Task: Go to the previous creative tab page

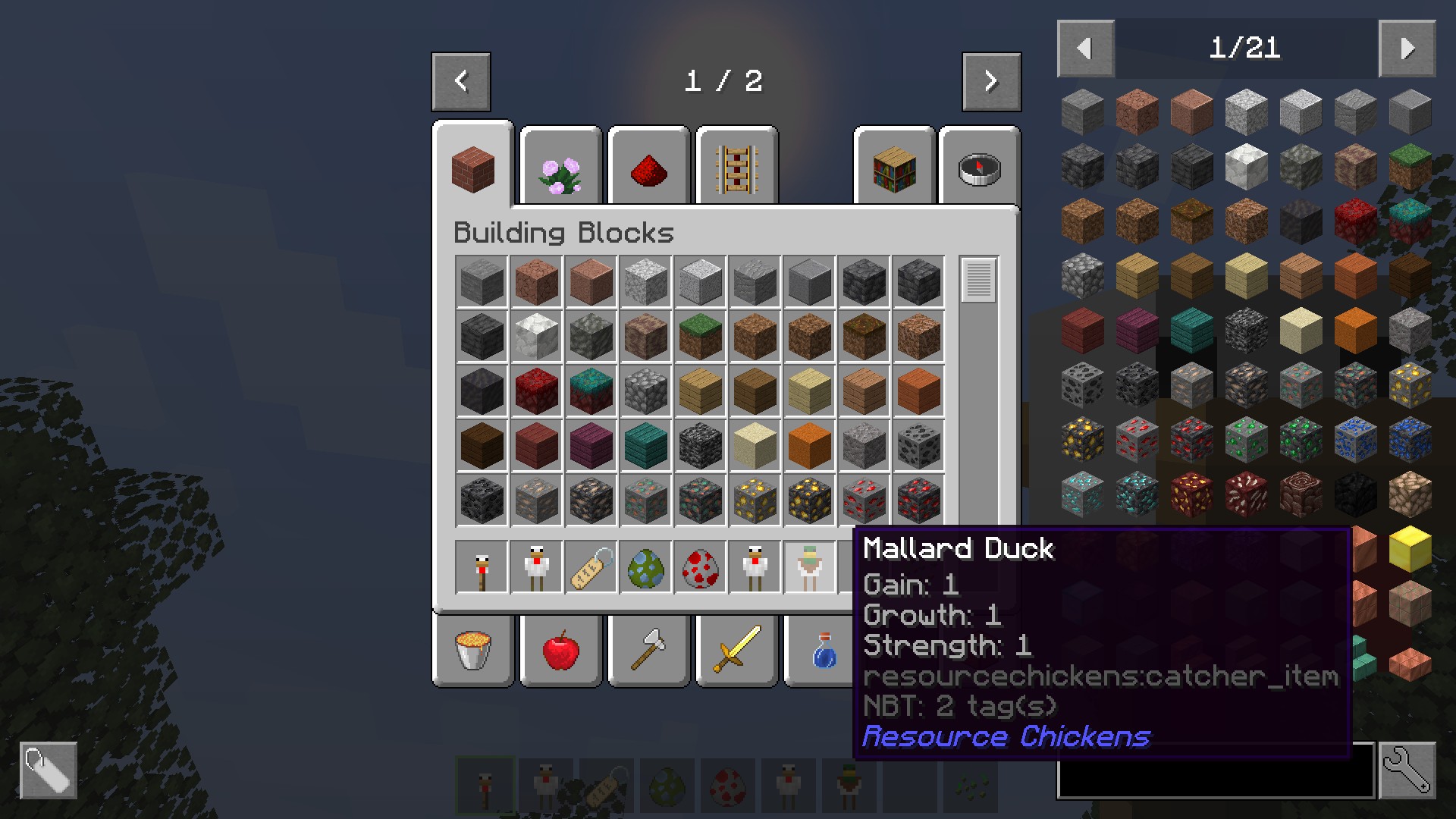Action: 461,81
